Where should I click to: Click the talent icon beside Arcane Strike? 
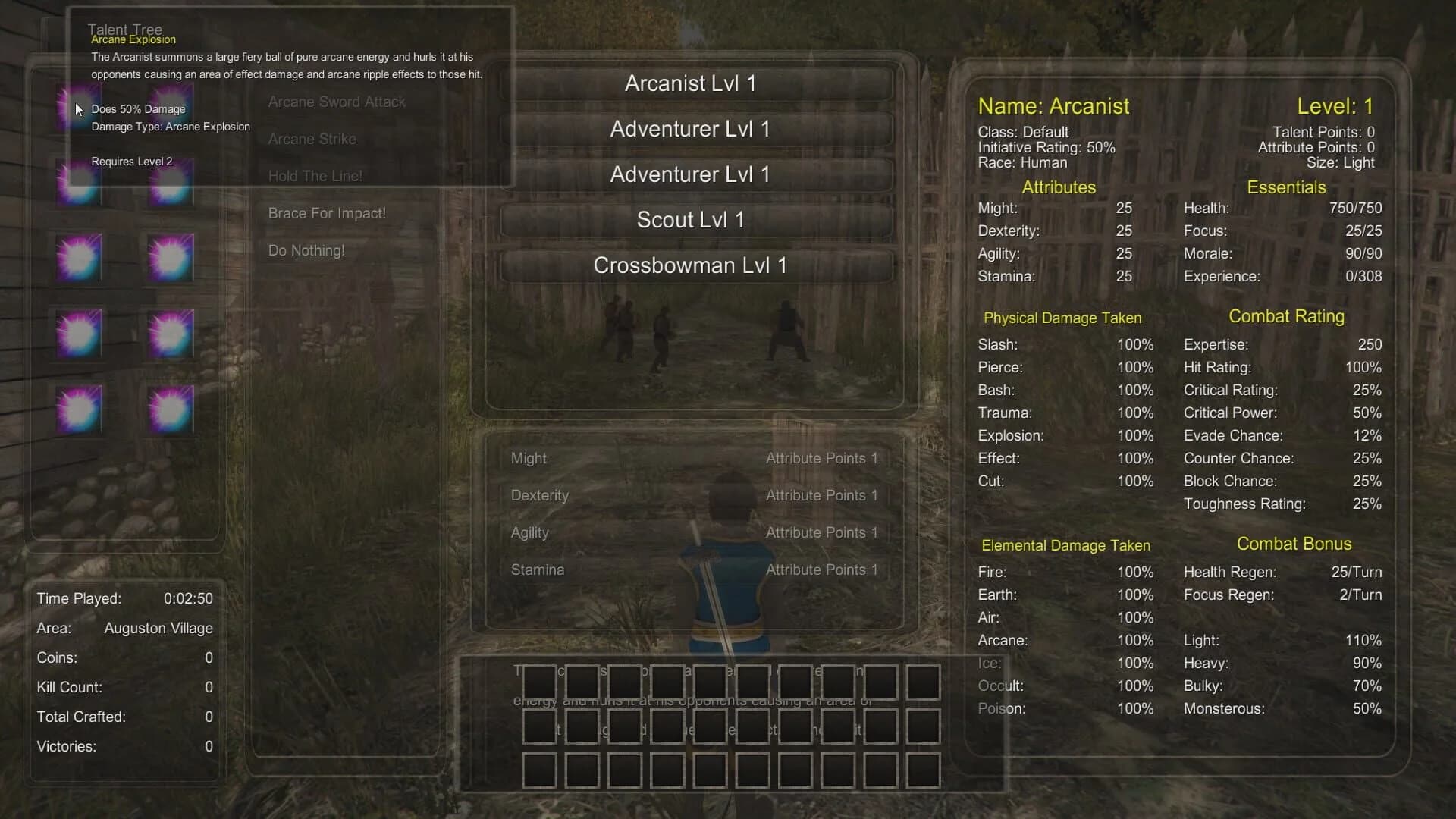point(78,182)
